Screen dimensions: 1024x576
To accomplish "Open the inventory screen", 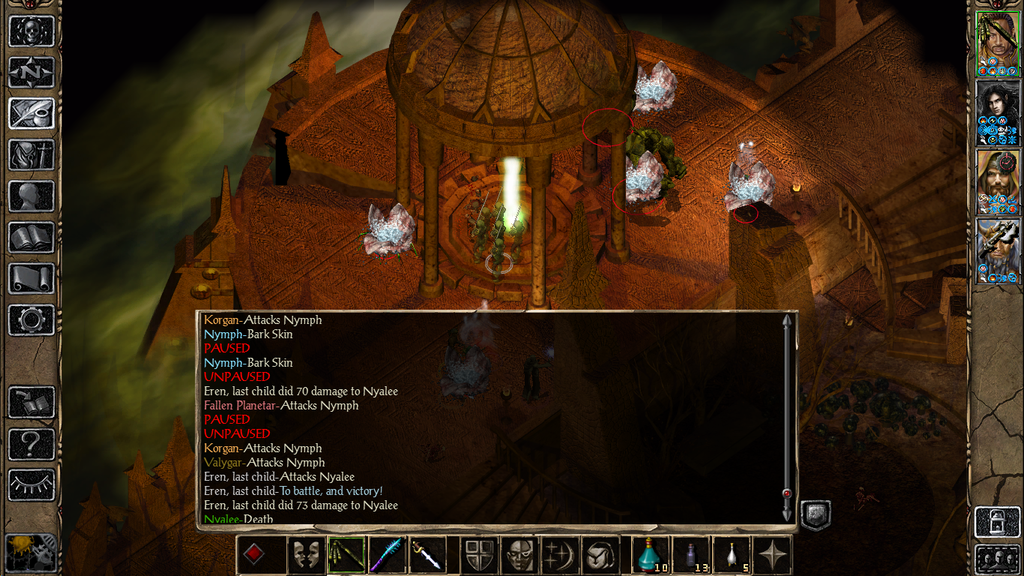I will click(x=31, y=154).
